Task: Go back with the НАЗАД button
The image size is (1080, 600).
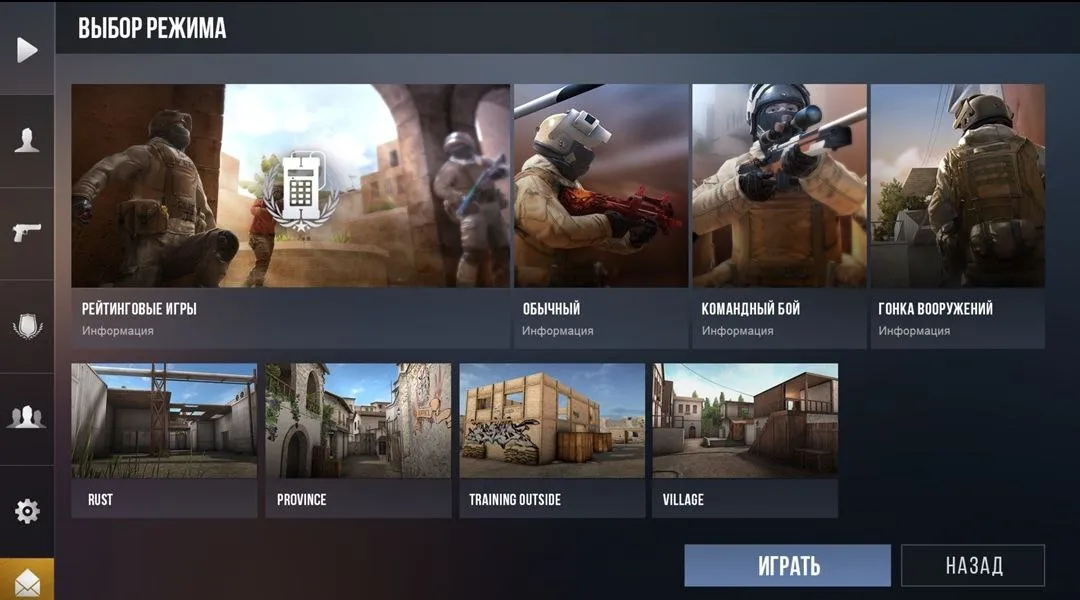Action: tap(973, 565)
